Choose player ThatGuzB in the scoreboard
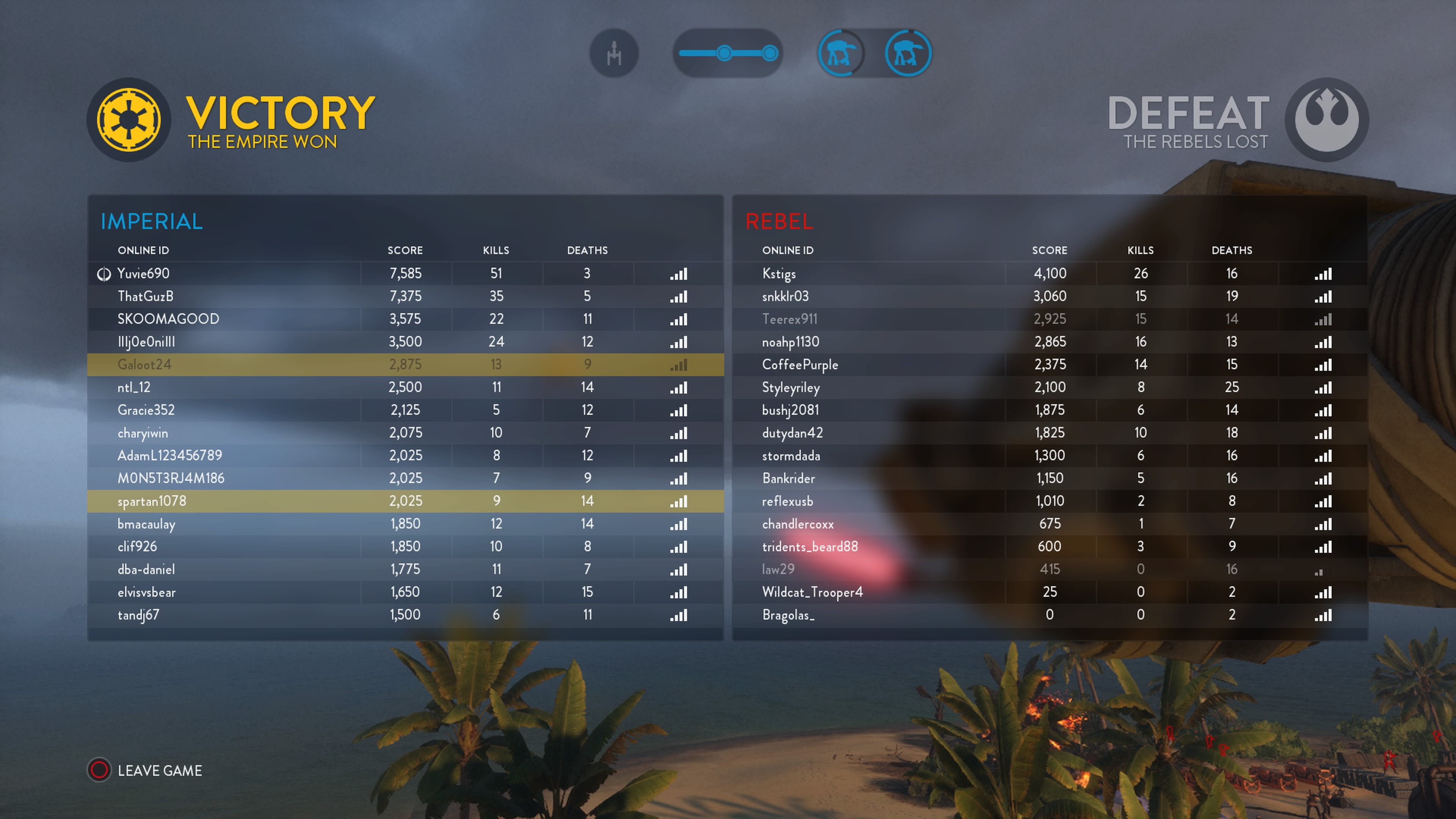1456x819 pixels. click(145, 296)
